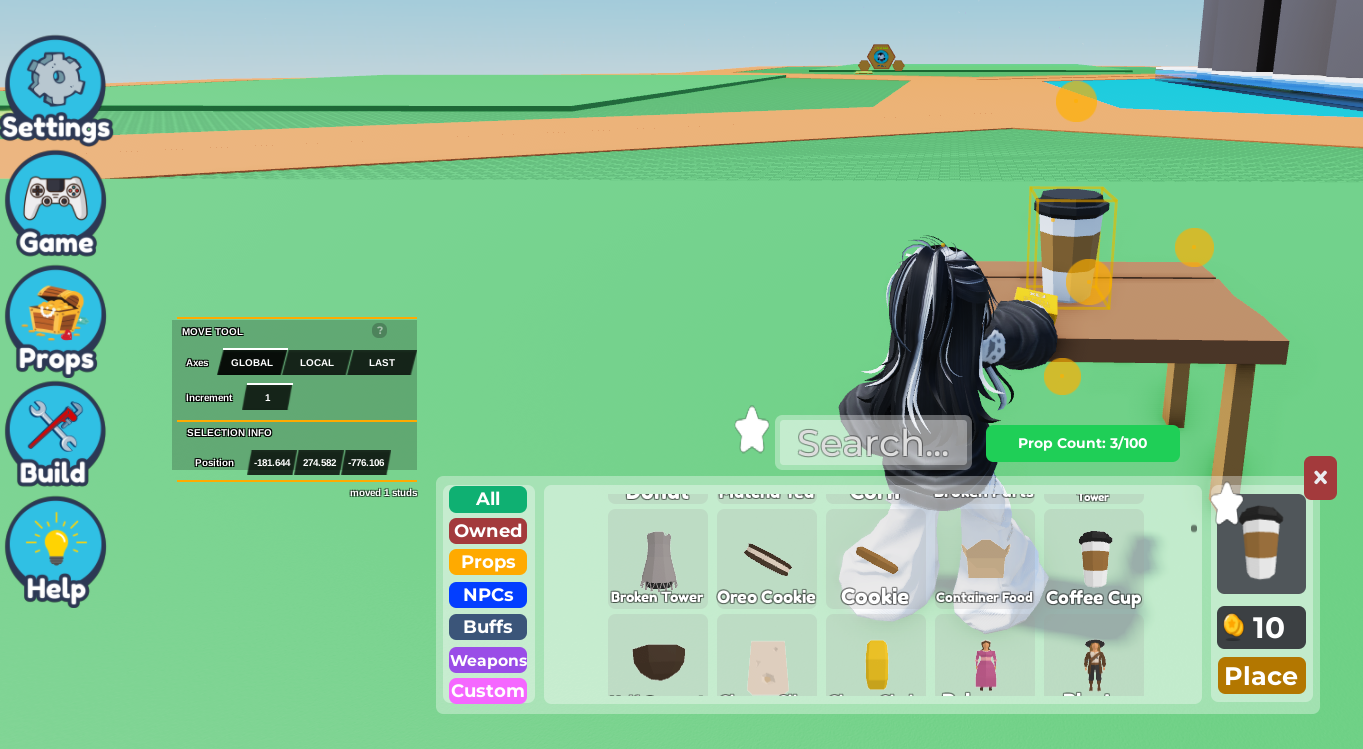Viewport: 1363px width, 749px height.
Task: Select the Container Food prop
Action: click(x=984, y=558)
